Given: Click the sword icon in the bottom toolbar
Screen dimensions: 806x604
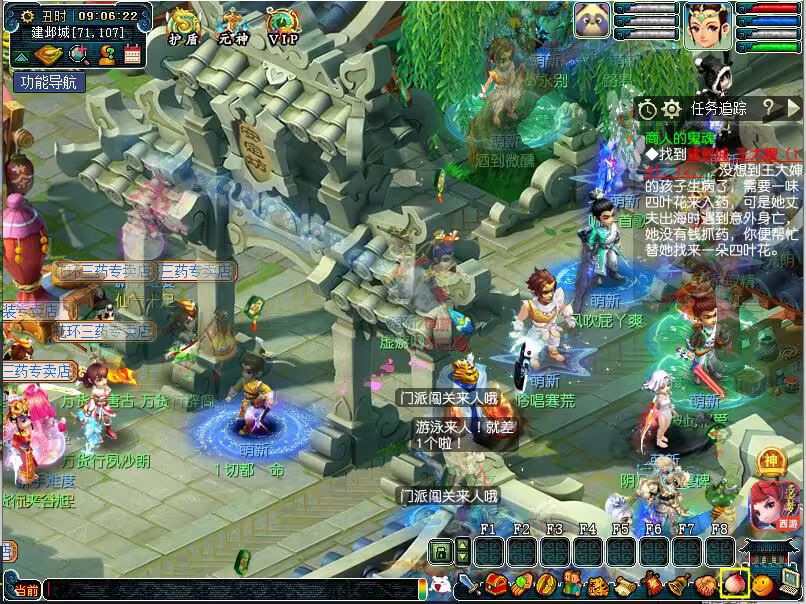Looking at the screenshot, I should click(470, 584).
